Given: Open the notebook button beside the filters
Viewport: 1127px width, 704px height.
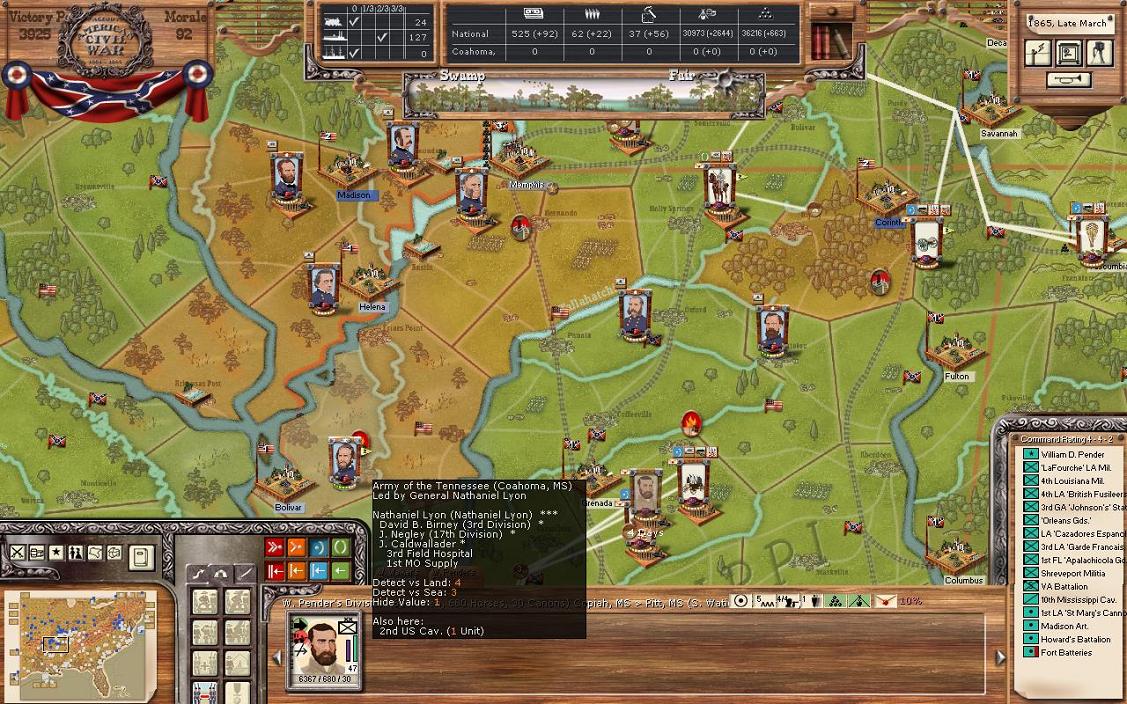Looking at the screenshot, I should click(142, 555).
